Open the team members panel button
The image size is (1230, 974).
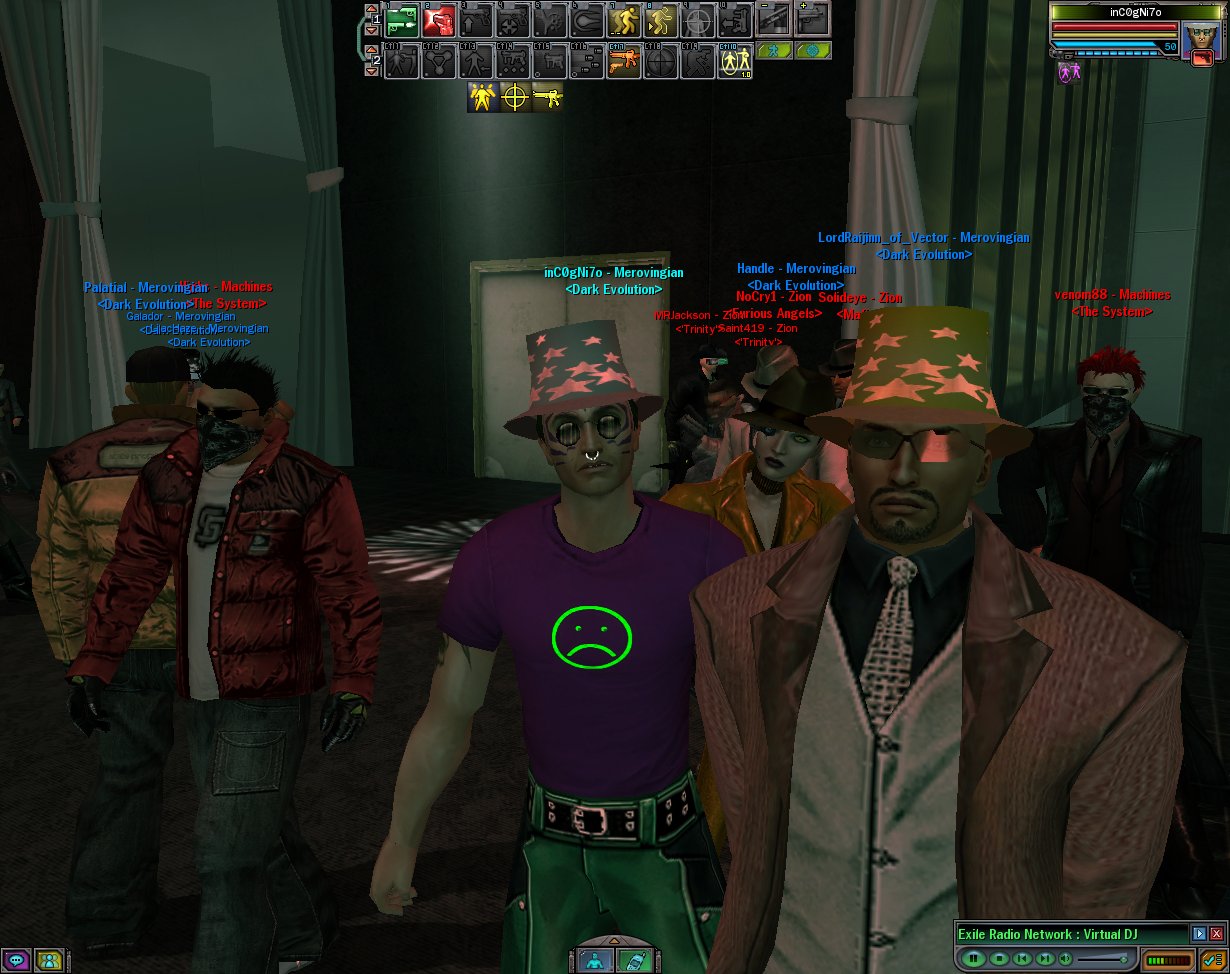click(x=49, y=961)
